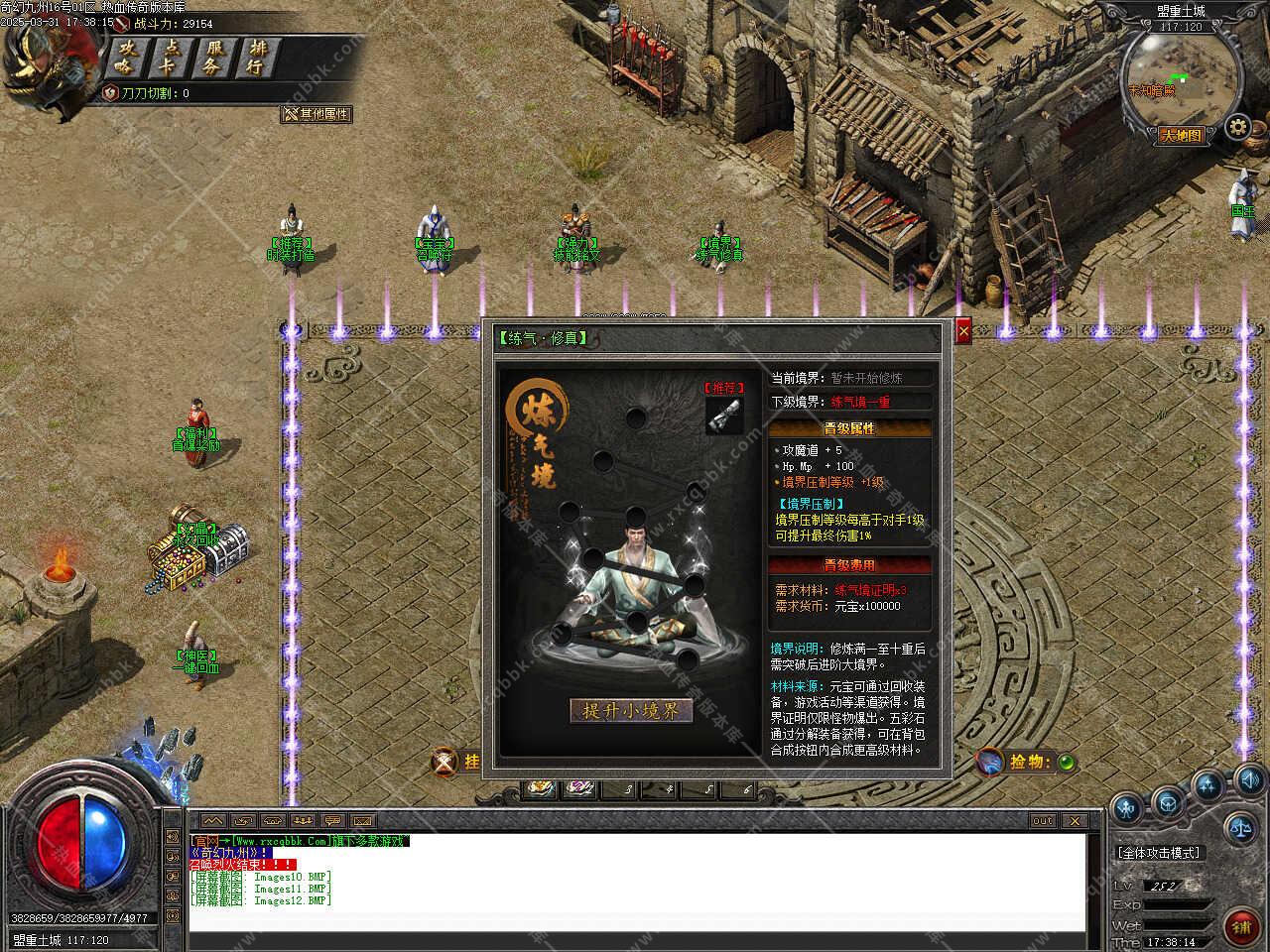Toggle sound with the speaker icon

click(1248, 778)
